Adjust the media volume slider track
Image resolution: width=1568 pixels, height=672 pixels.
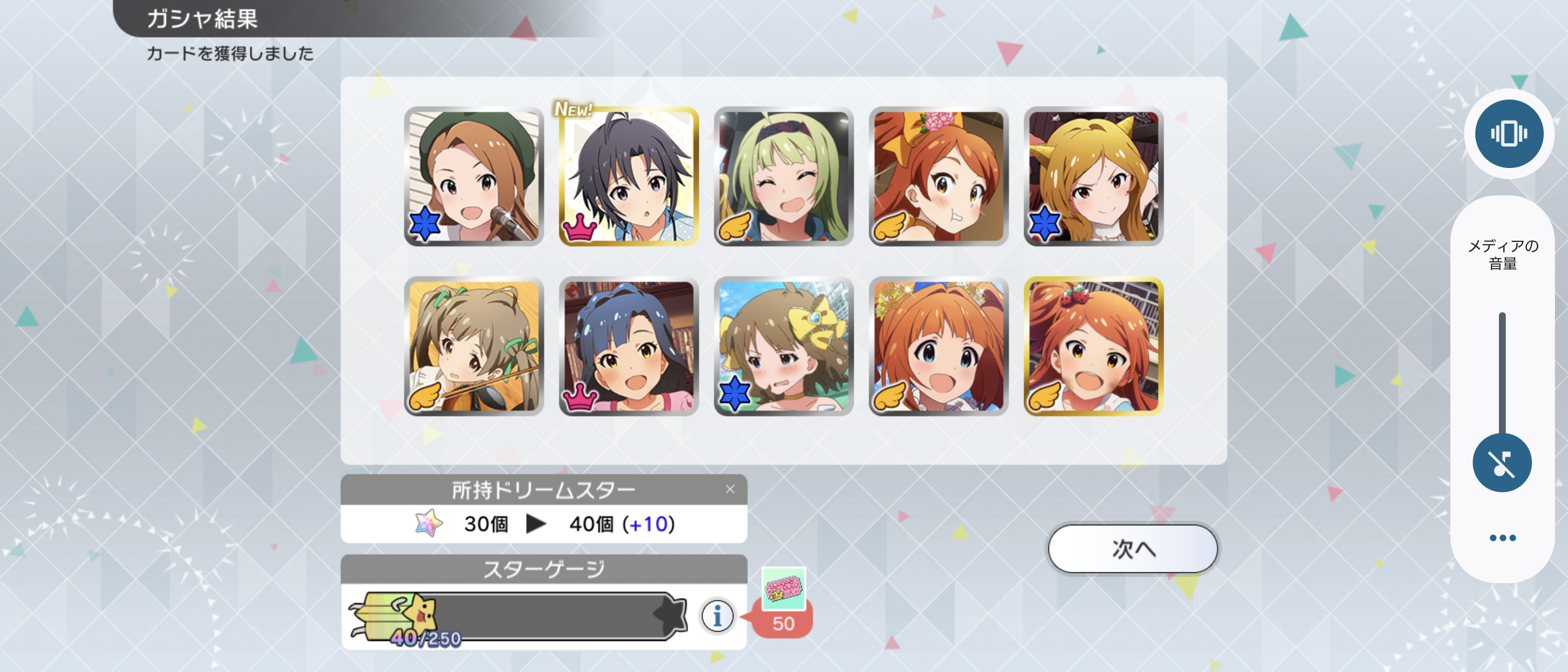point(1502,373)
